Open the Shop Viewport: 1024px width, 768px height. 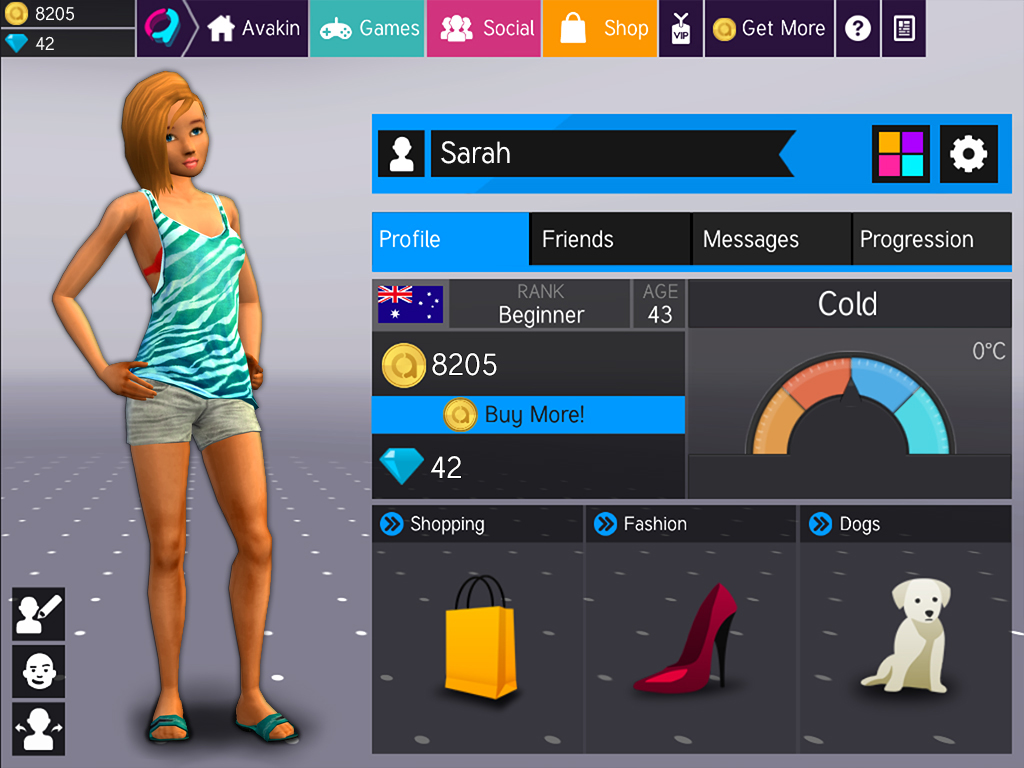[602, 28]
